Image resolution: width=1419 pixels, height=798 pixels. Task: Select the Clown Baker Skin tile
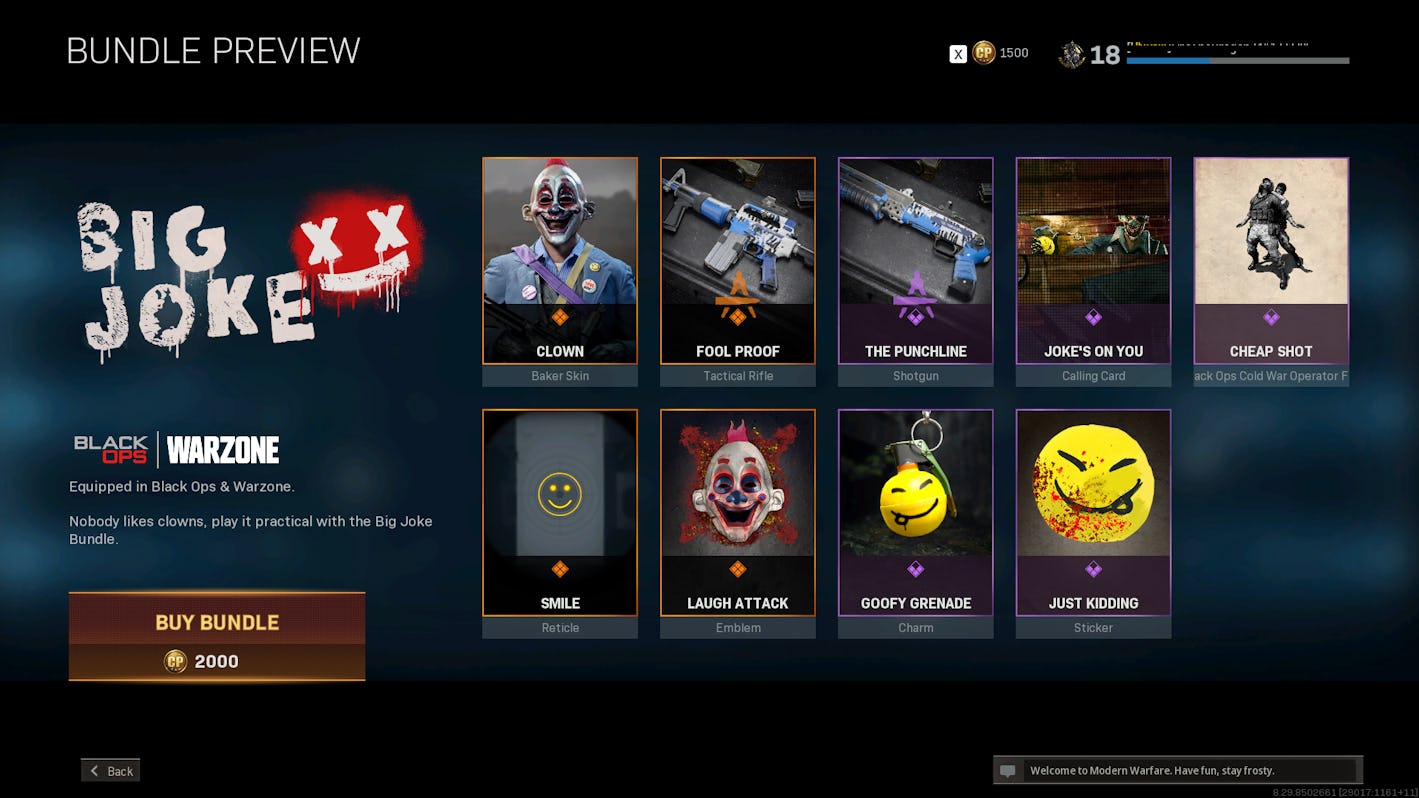click(x=559, y=260)
